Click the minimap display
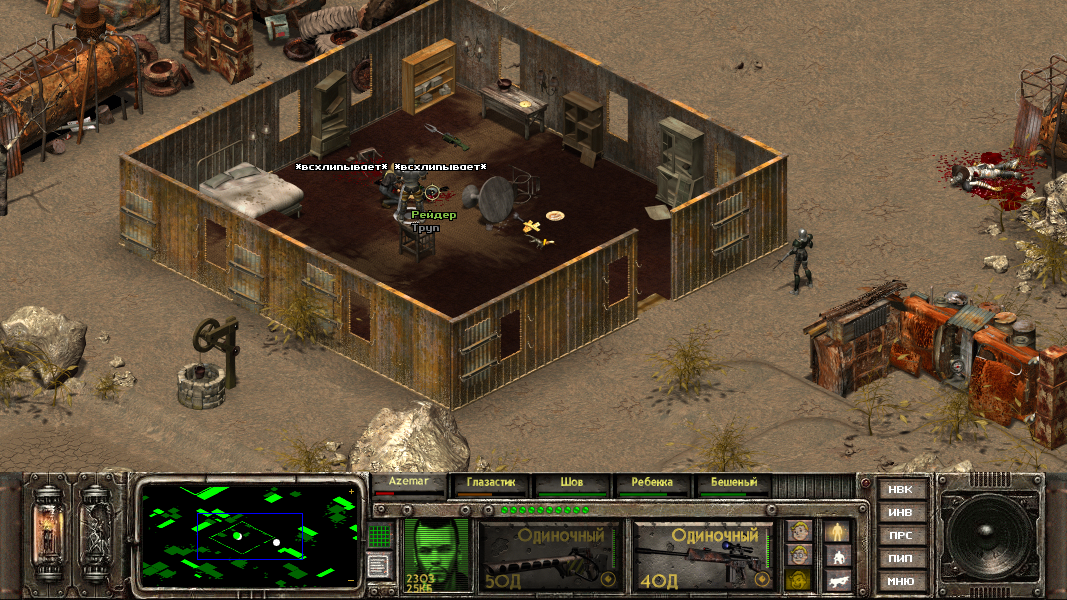This screenshot has width=1067, height=600. point(250,534)
